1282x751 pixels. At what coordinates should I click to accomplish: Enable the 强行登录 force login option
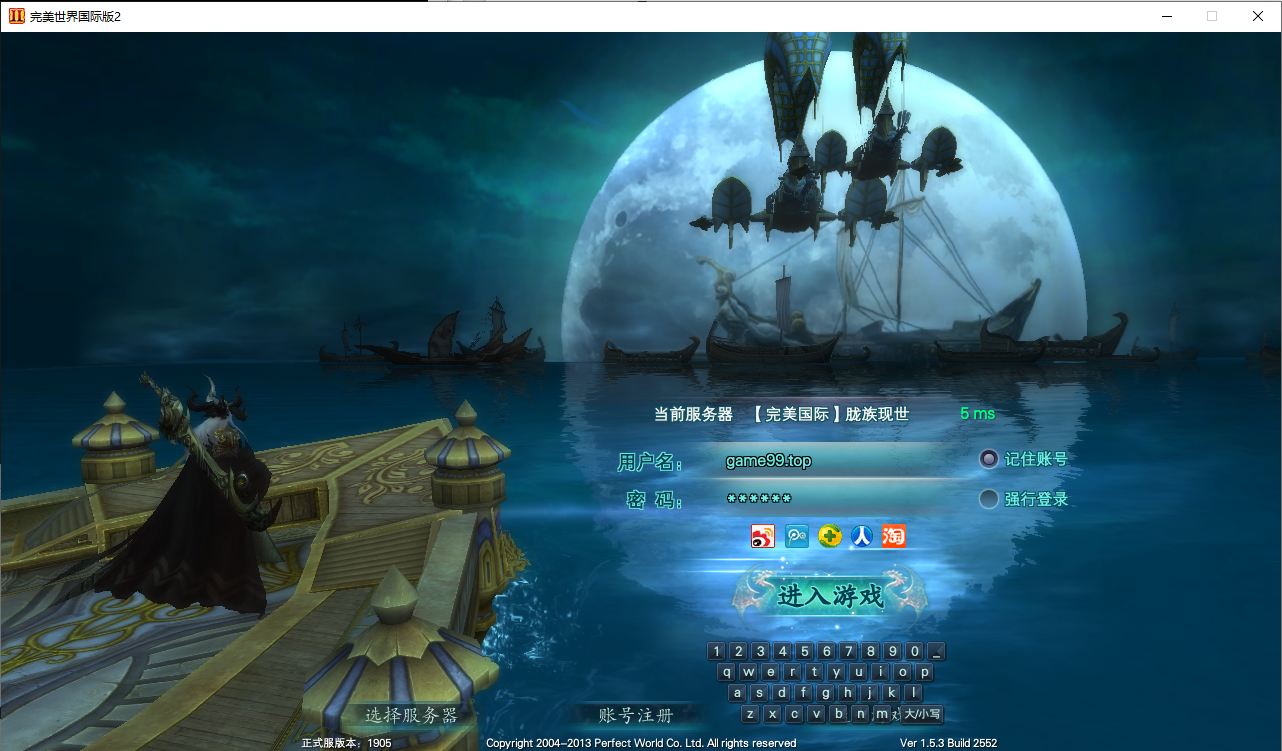989,499
